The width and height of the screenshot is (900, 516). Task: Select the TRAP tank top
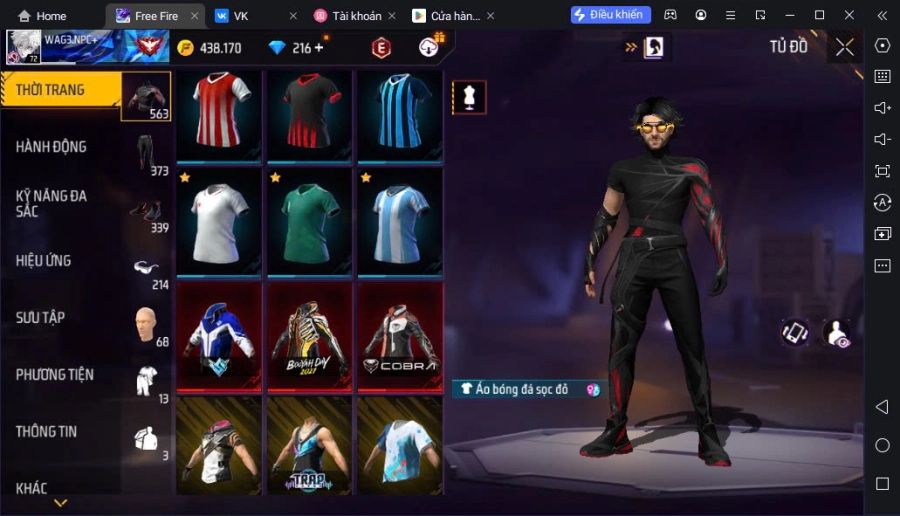coord(309,445)
